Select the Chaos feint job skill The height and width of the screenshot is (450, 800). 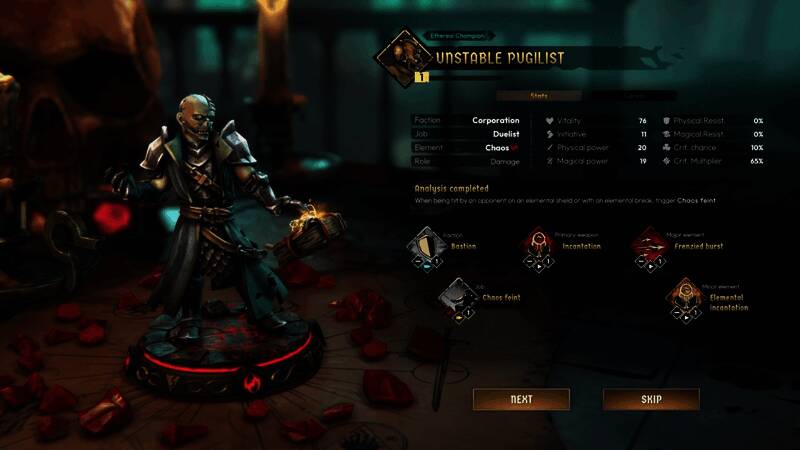click(457, 297)
